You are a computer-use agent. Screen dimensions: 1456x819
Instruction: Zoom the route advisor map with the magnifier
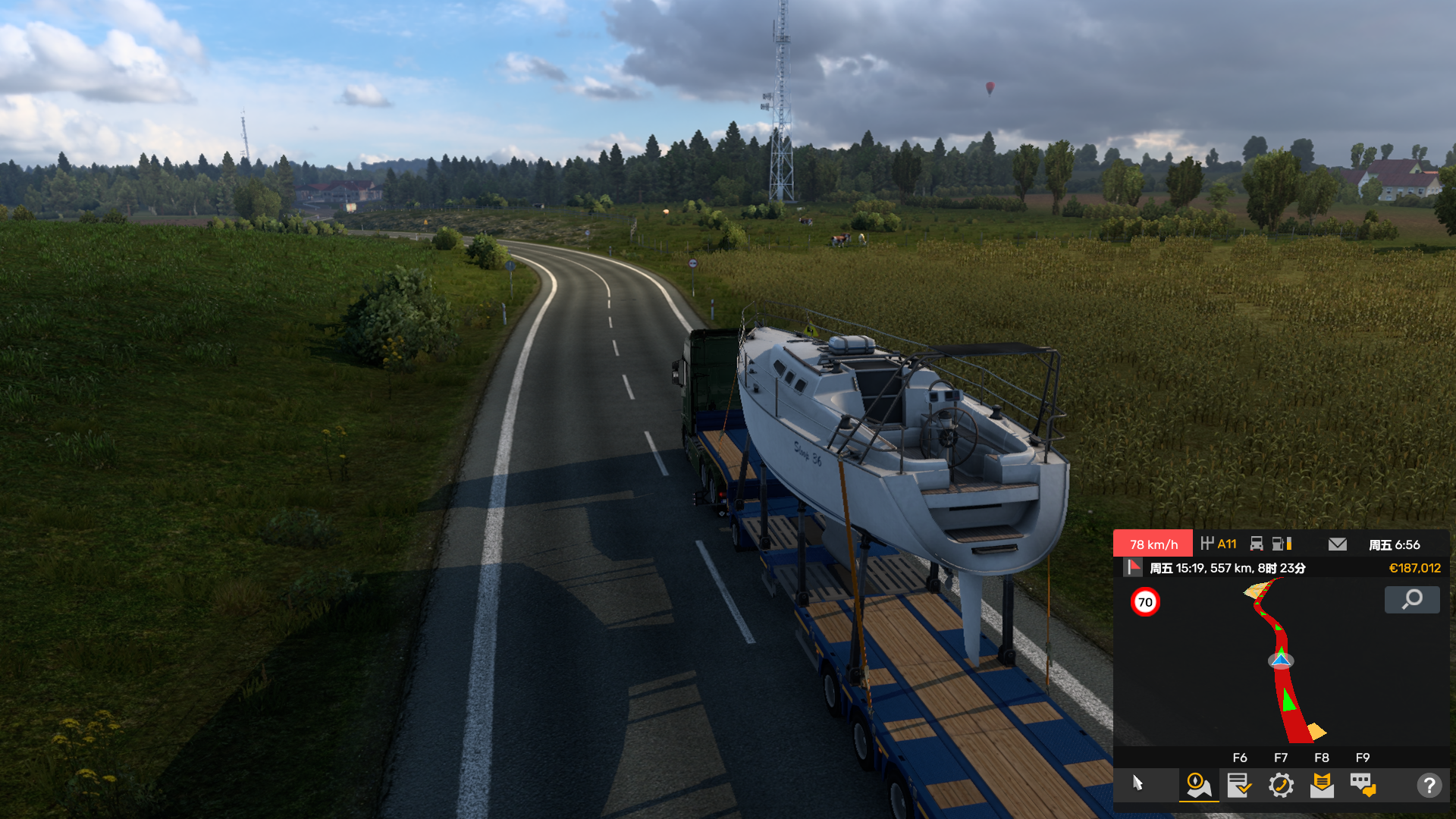[x=1411, y=600]
